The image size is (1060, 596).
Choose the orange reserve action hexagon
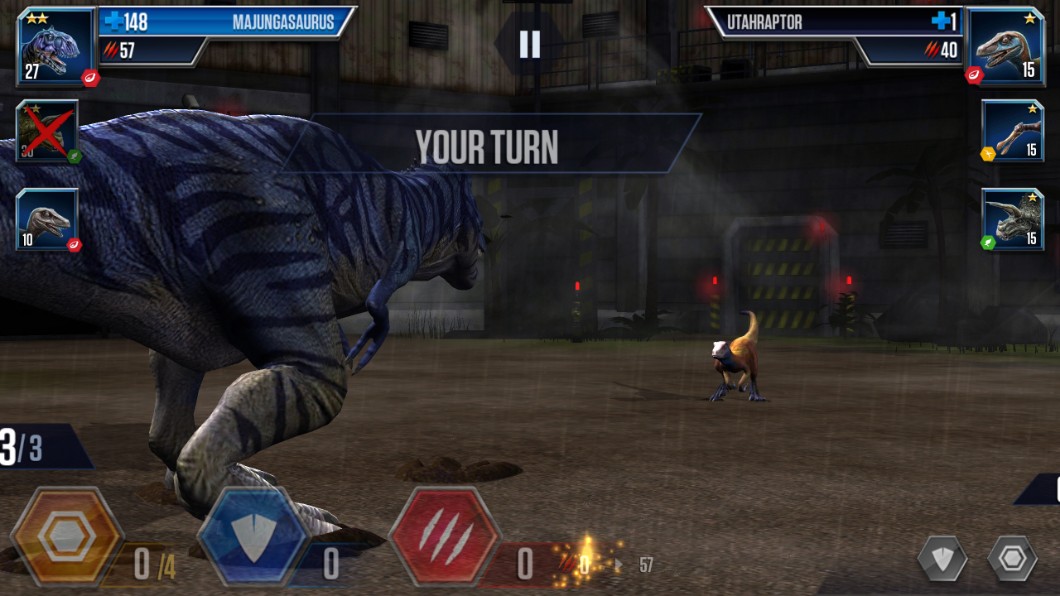66,537
